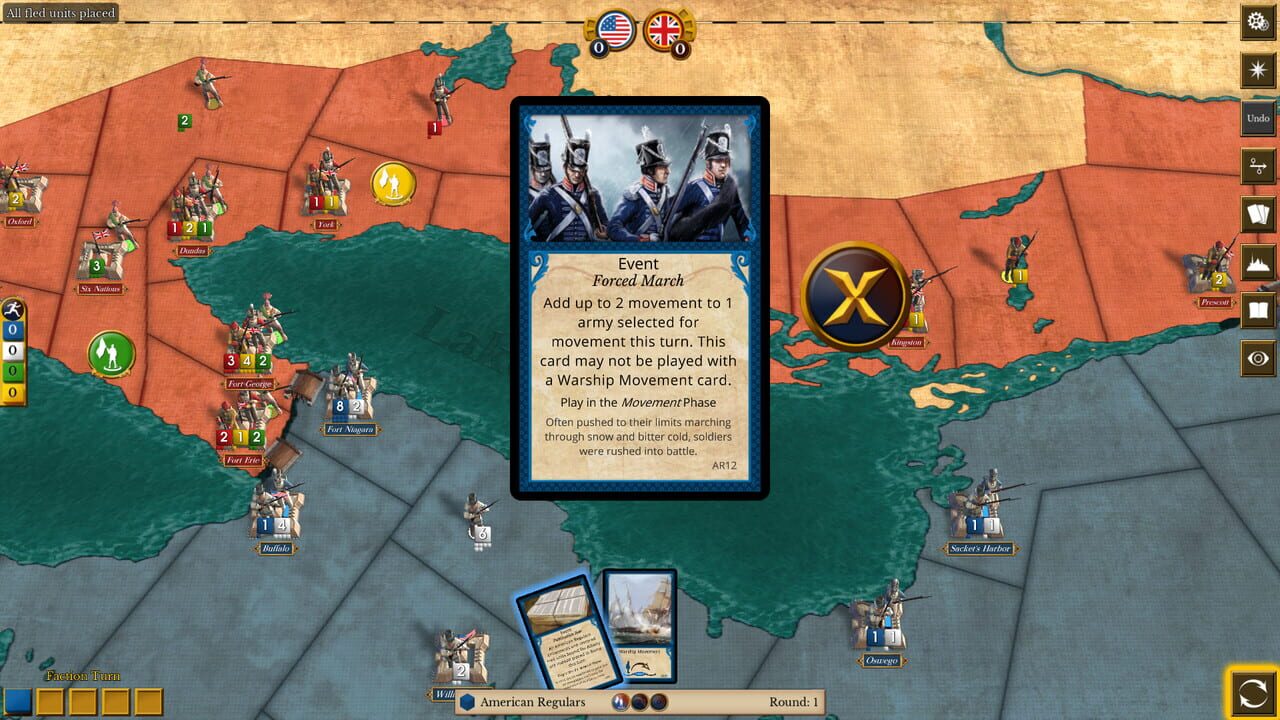Screen dimensions: 1280x720
Task: Click the yellow flag medallion near York
Action: click(394, 185)
